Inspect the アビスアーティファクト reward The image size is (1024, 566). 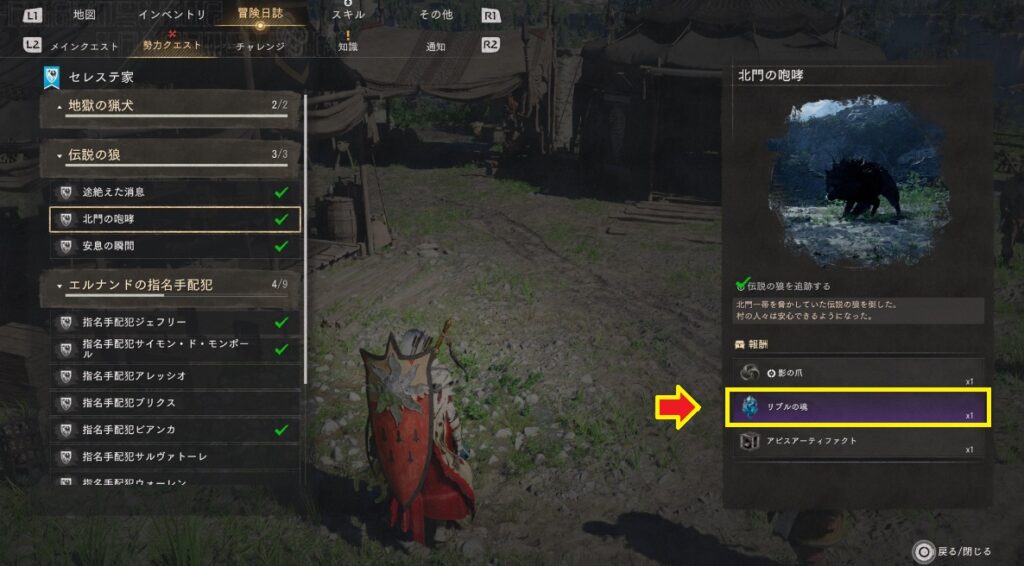(858, 441)
